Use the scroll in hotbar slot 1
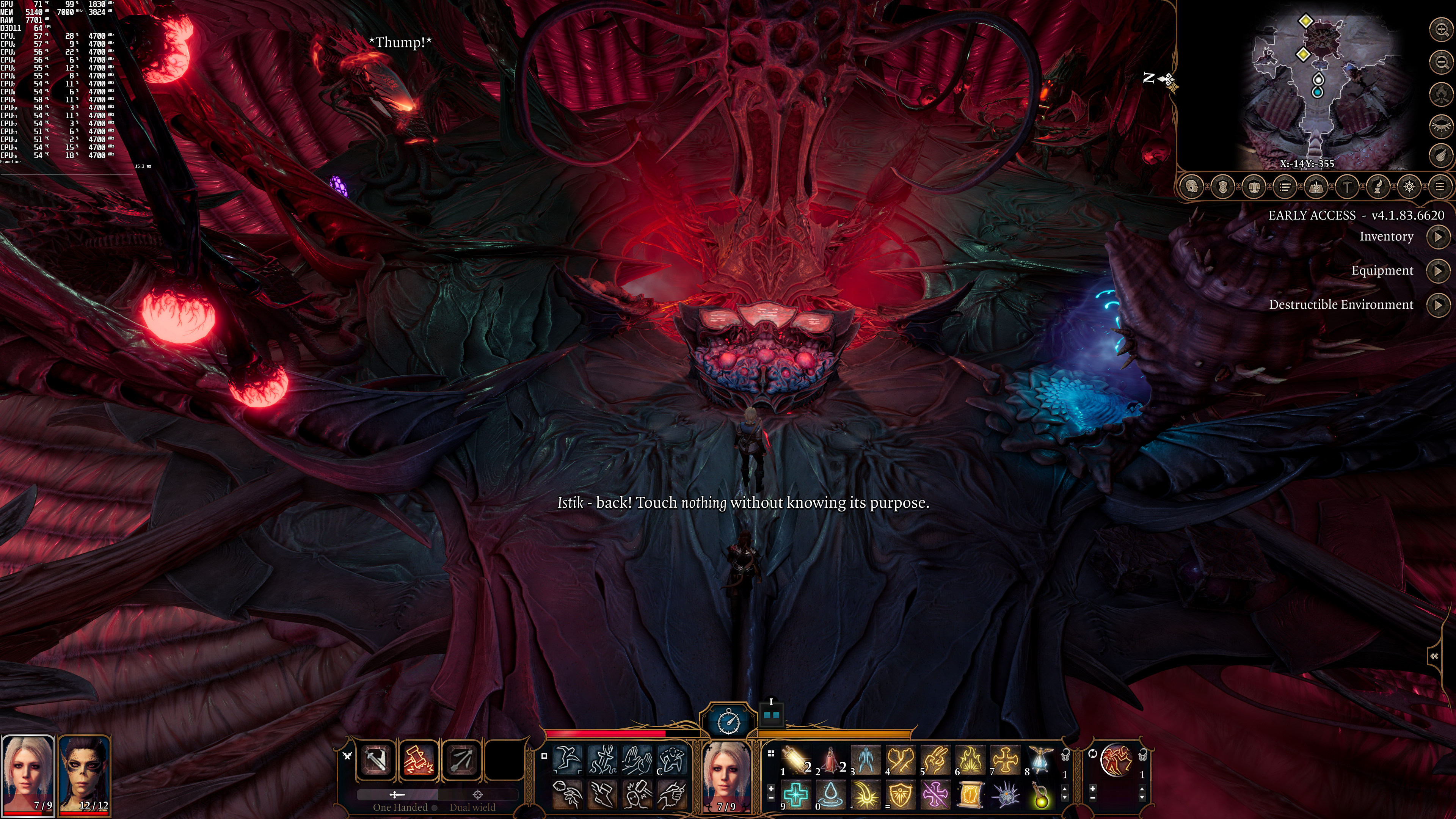This screenshot has height=819, width=1456. (796, 759)
